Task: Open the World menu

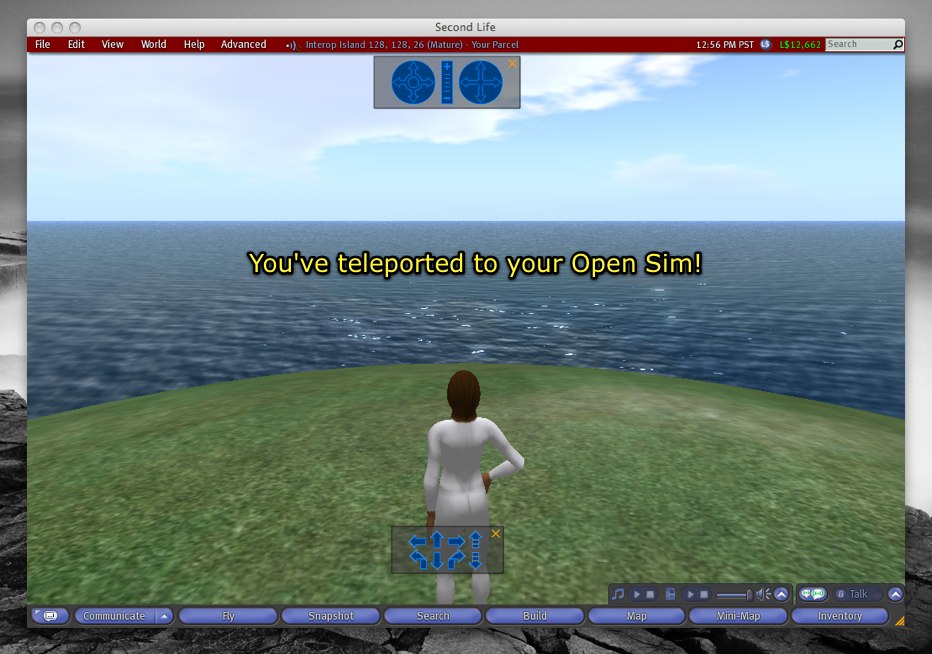Action: point(153,45)
